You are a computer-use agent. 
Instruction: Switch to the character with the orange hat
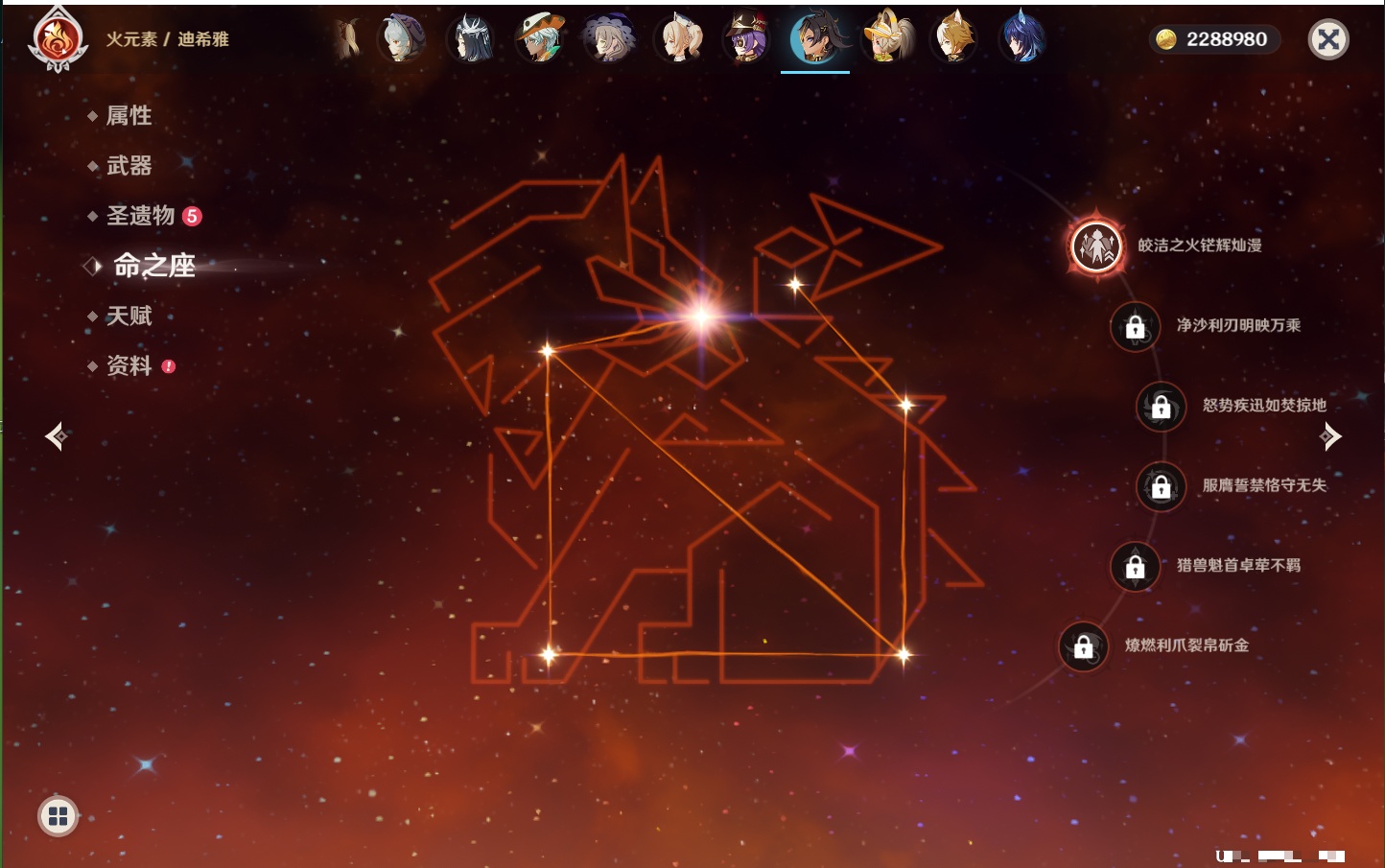(540, 39)
